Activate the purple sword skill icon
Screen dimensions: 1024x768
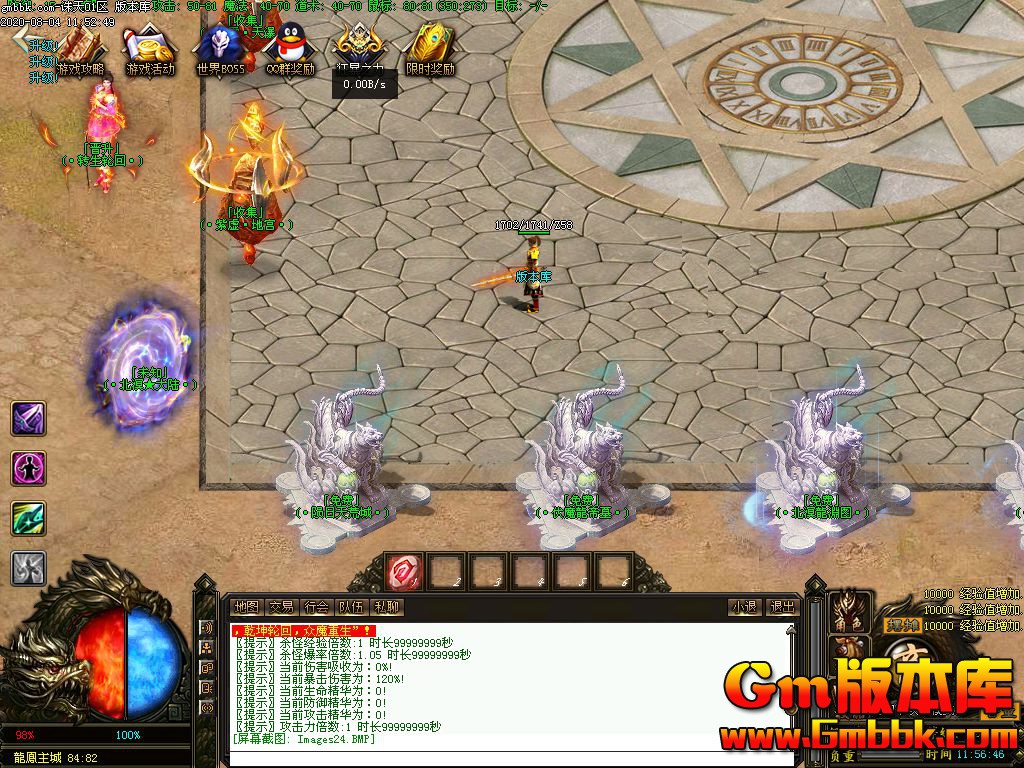tap(28, 418)
